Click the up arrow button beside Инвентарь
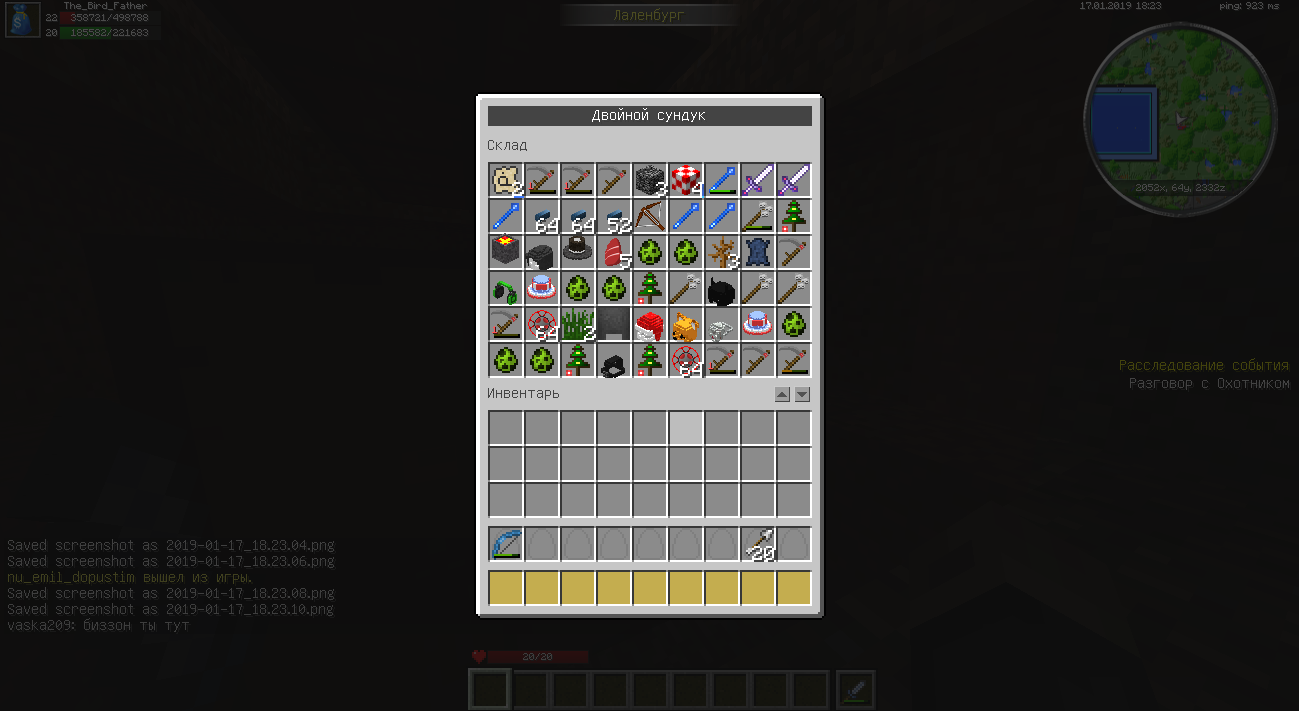 pyautogui.click(x=782, y=395)
